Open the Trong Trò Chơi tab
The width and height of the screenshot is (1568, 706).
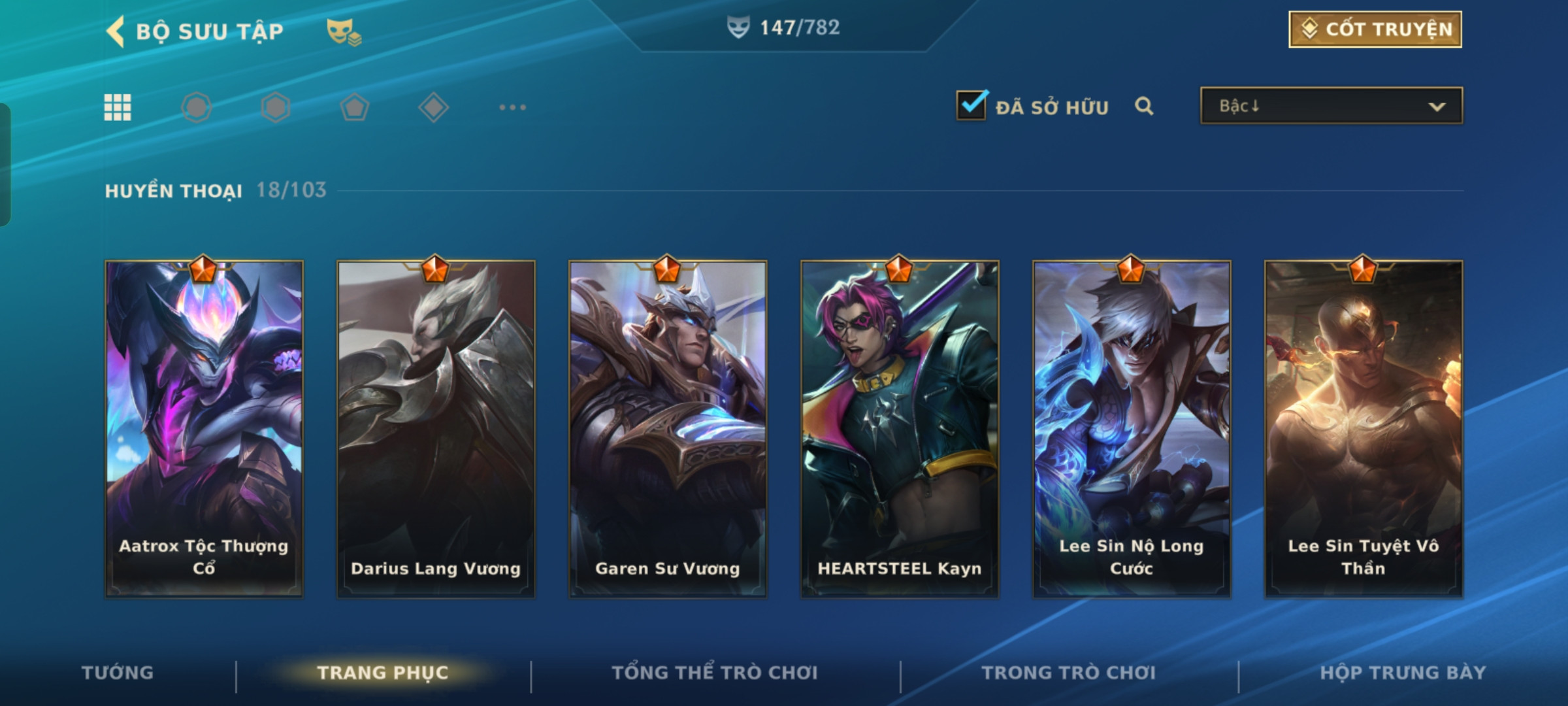(x=1069, y=673)
